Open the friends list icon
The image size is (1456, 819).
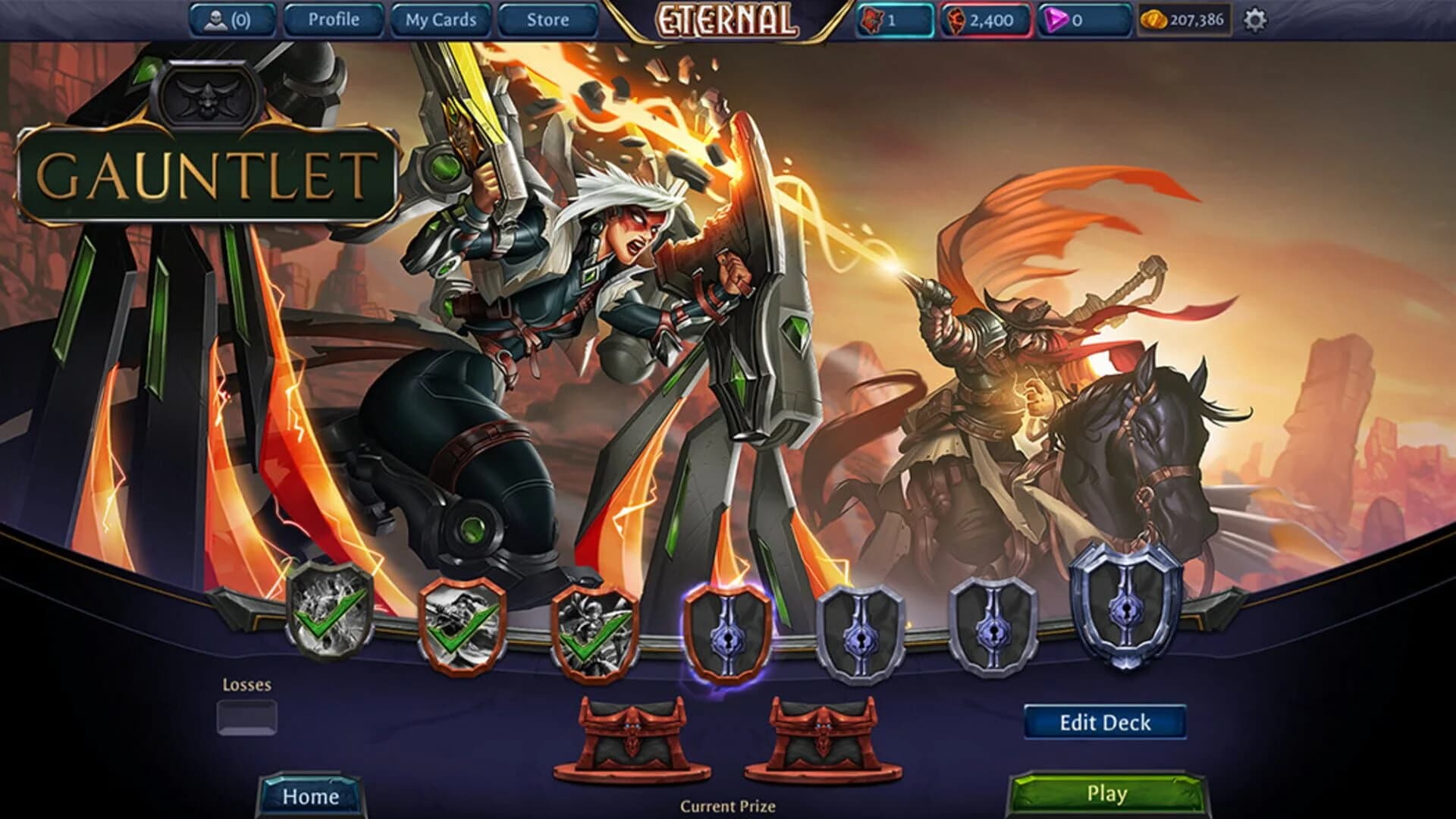click(x=215, y=20)
